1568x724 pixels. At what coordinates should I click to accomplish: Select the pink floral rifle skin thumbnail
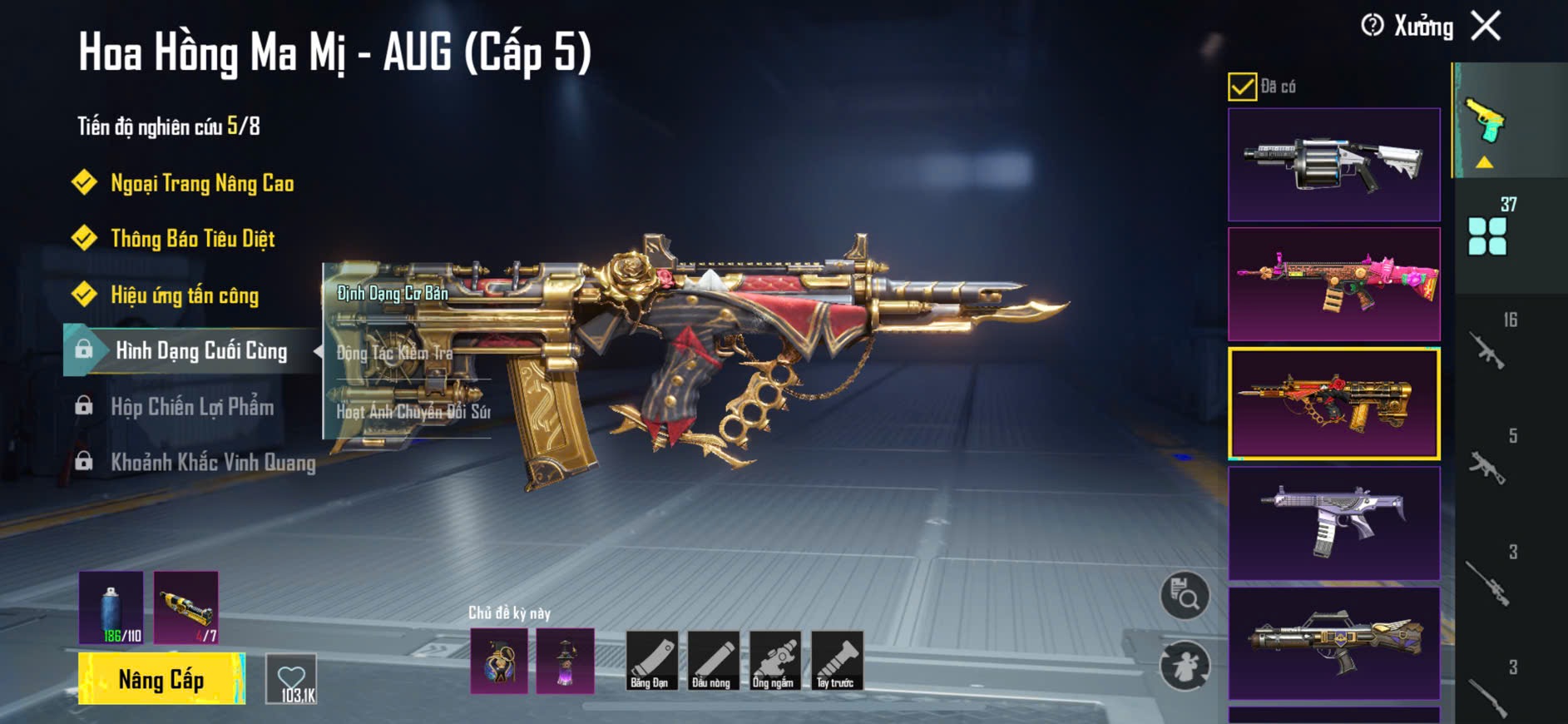point(1333,284)
